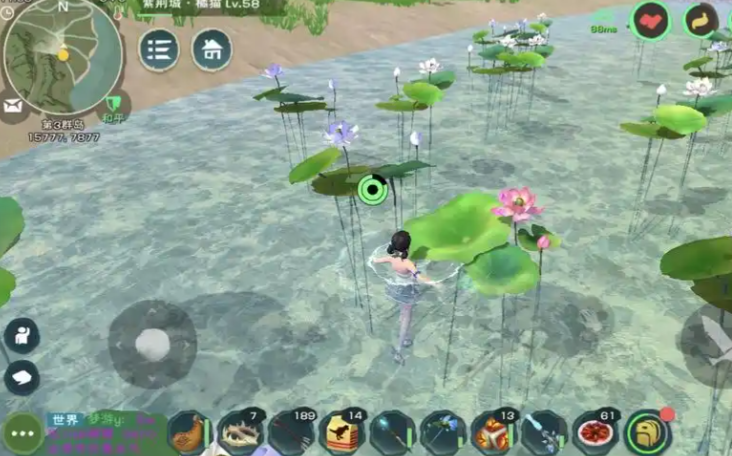Screen dimensions: 732x456
Task: Tap the red heart status icon
Action: tap(651, 20)
